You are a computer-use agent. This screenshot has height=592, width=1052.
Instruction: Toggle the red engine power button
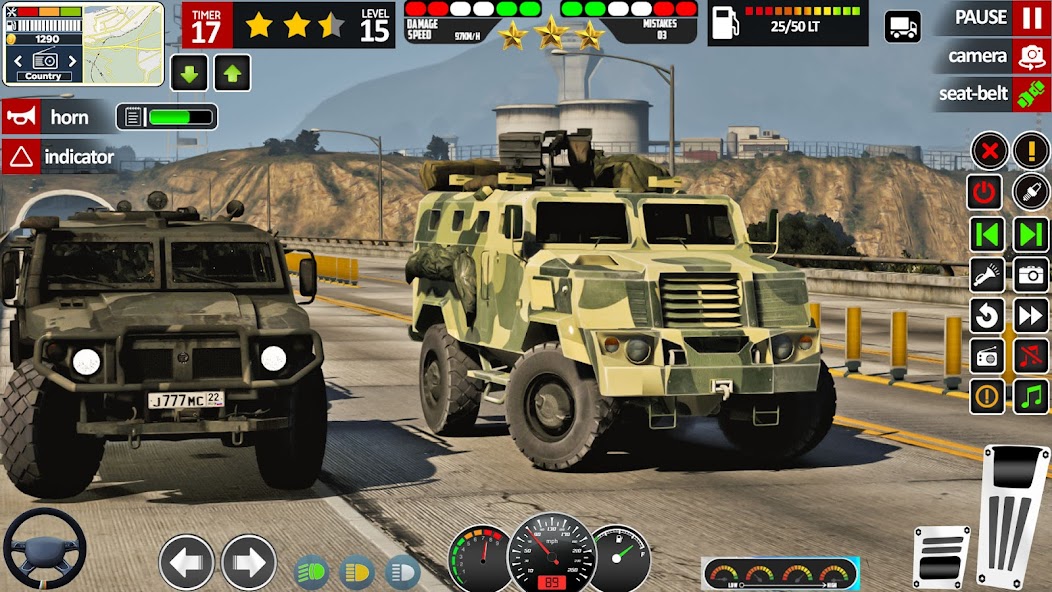tap(987, 192)
